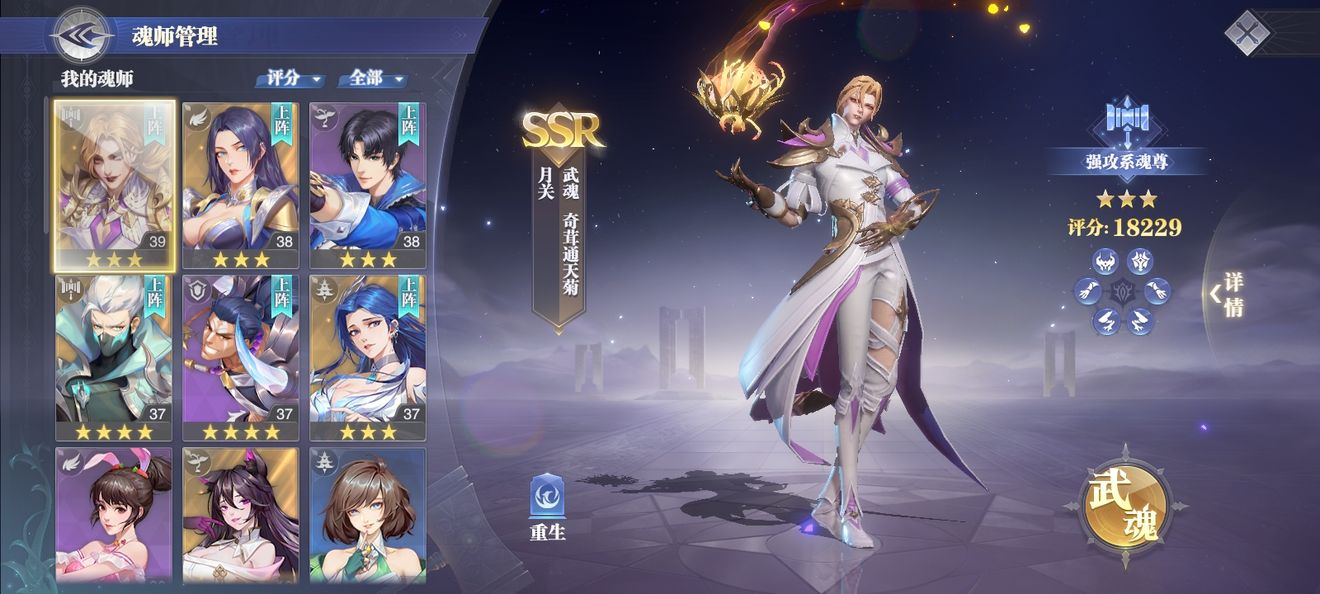The height and width of the screenshot is (594, 1320).
Task: Pick the shouting warrior with purple background card
Action: pyautogui.click(x=241, y=357)
